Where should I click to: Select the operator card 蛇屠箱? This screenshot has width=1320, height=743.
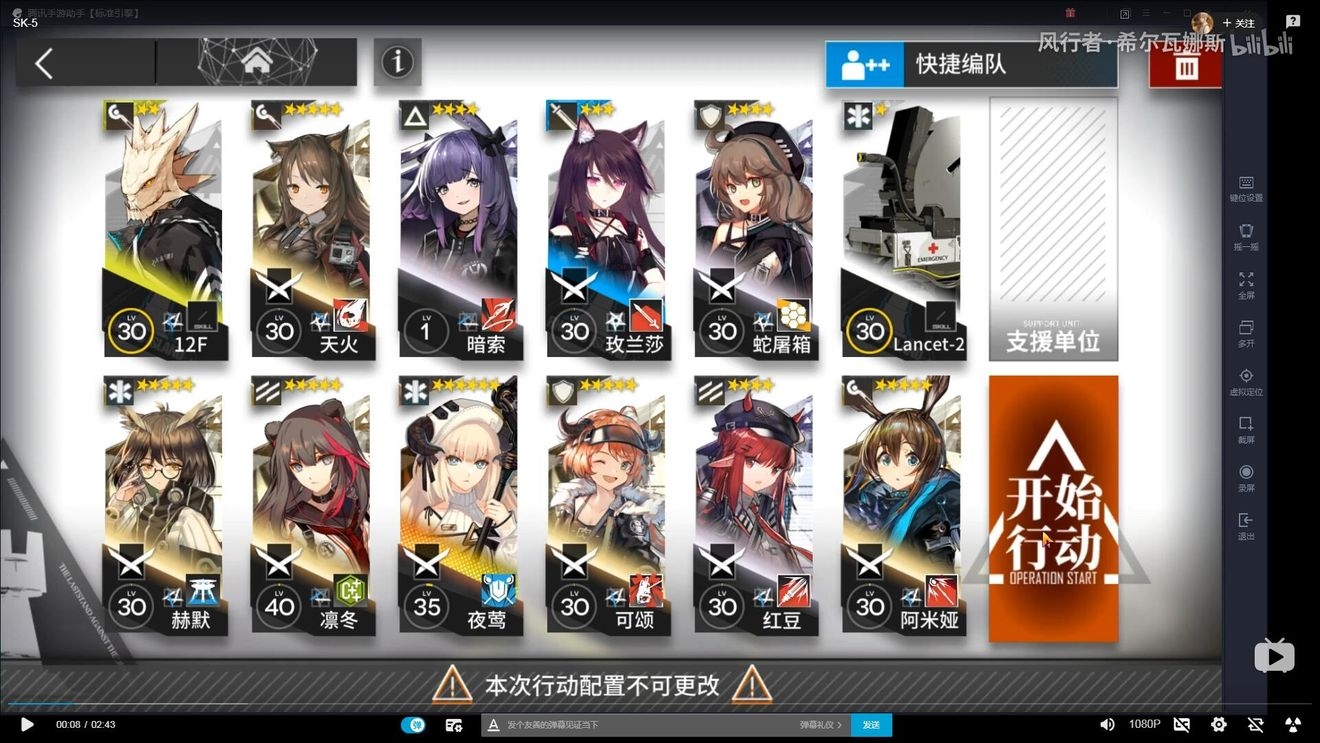(x=754, y=230)
